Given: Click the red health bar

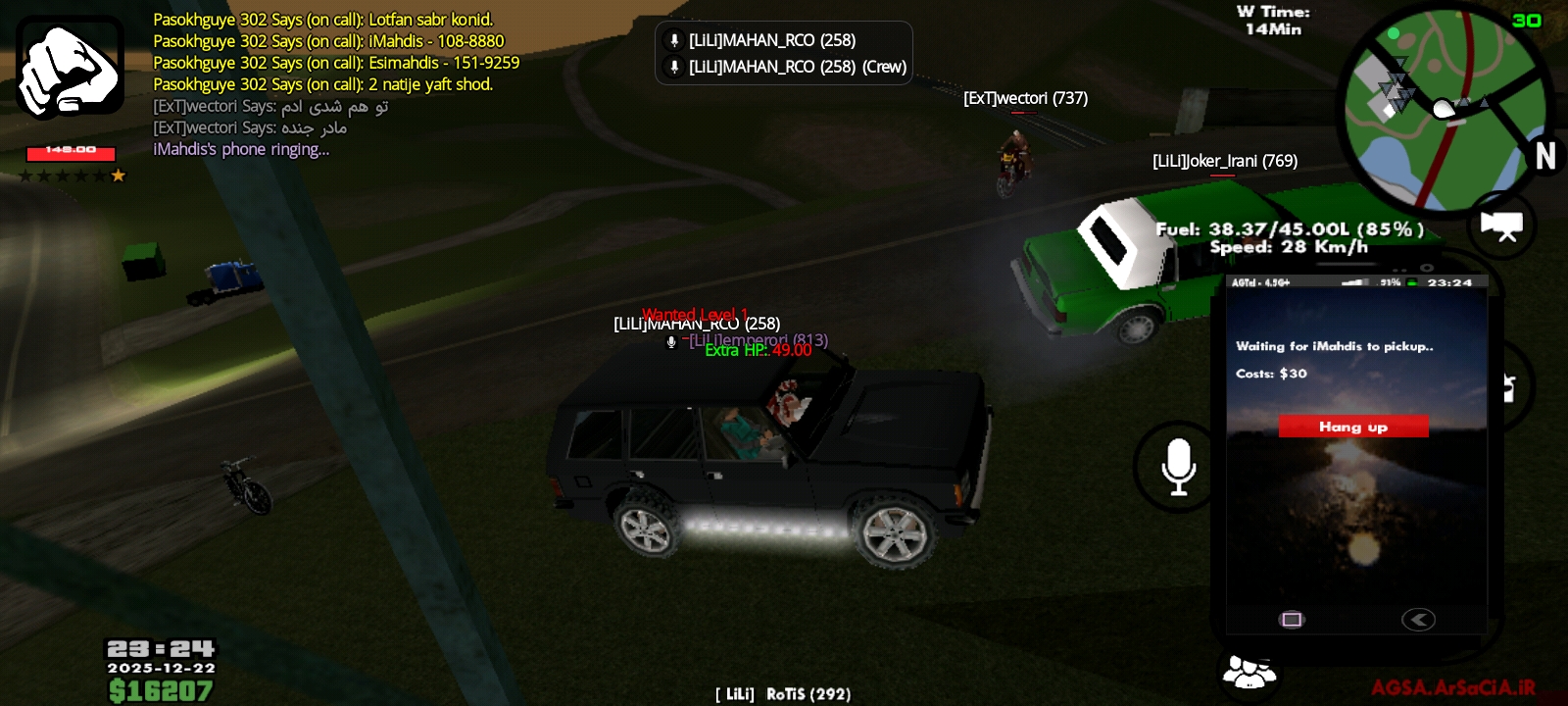Looking at the screenshot, I should [69, 150].
